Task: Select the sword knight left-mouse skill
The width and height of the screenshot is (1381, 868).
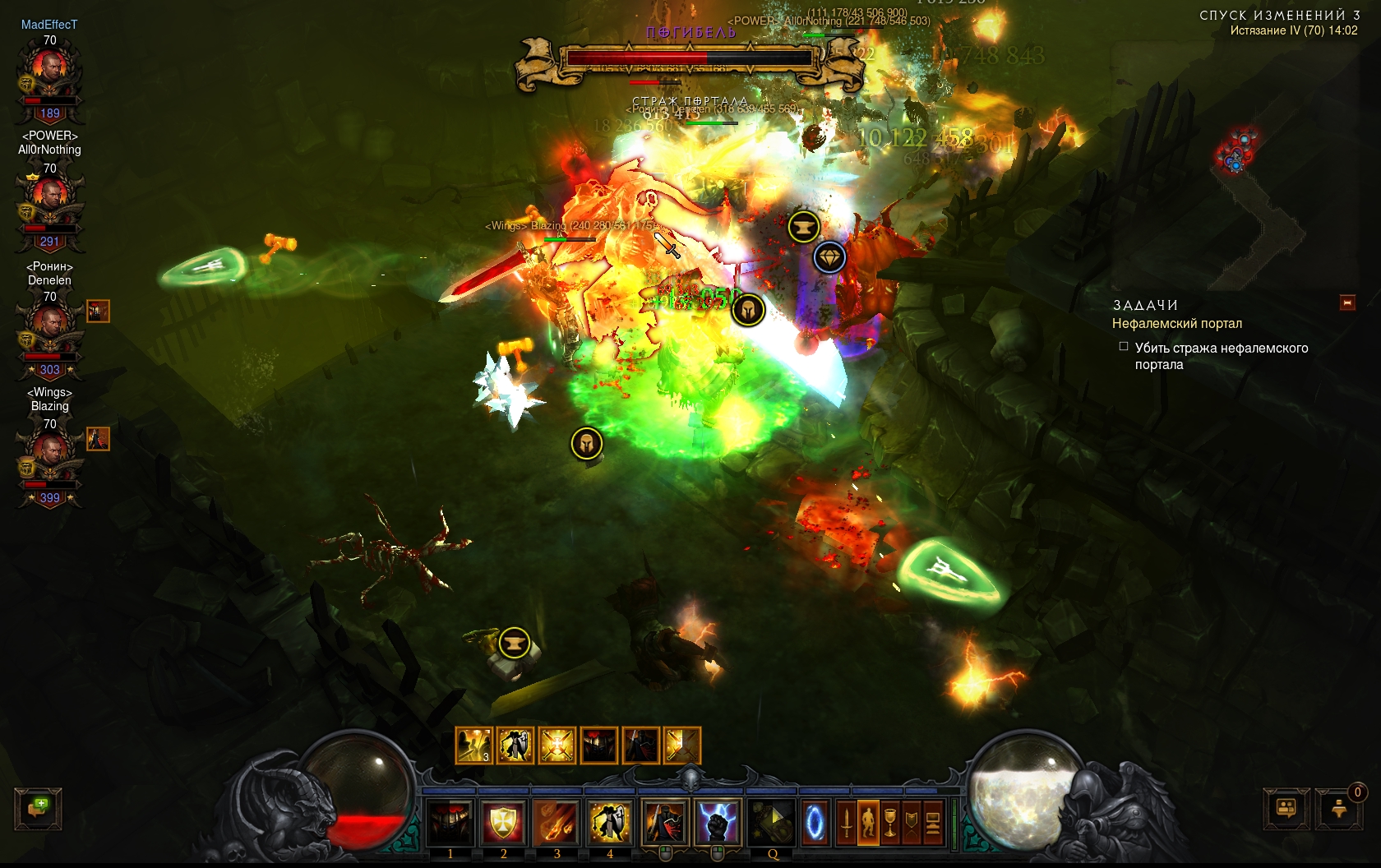Action: point(664,821)
